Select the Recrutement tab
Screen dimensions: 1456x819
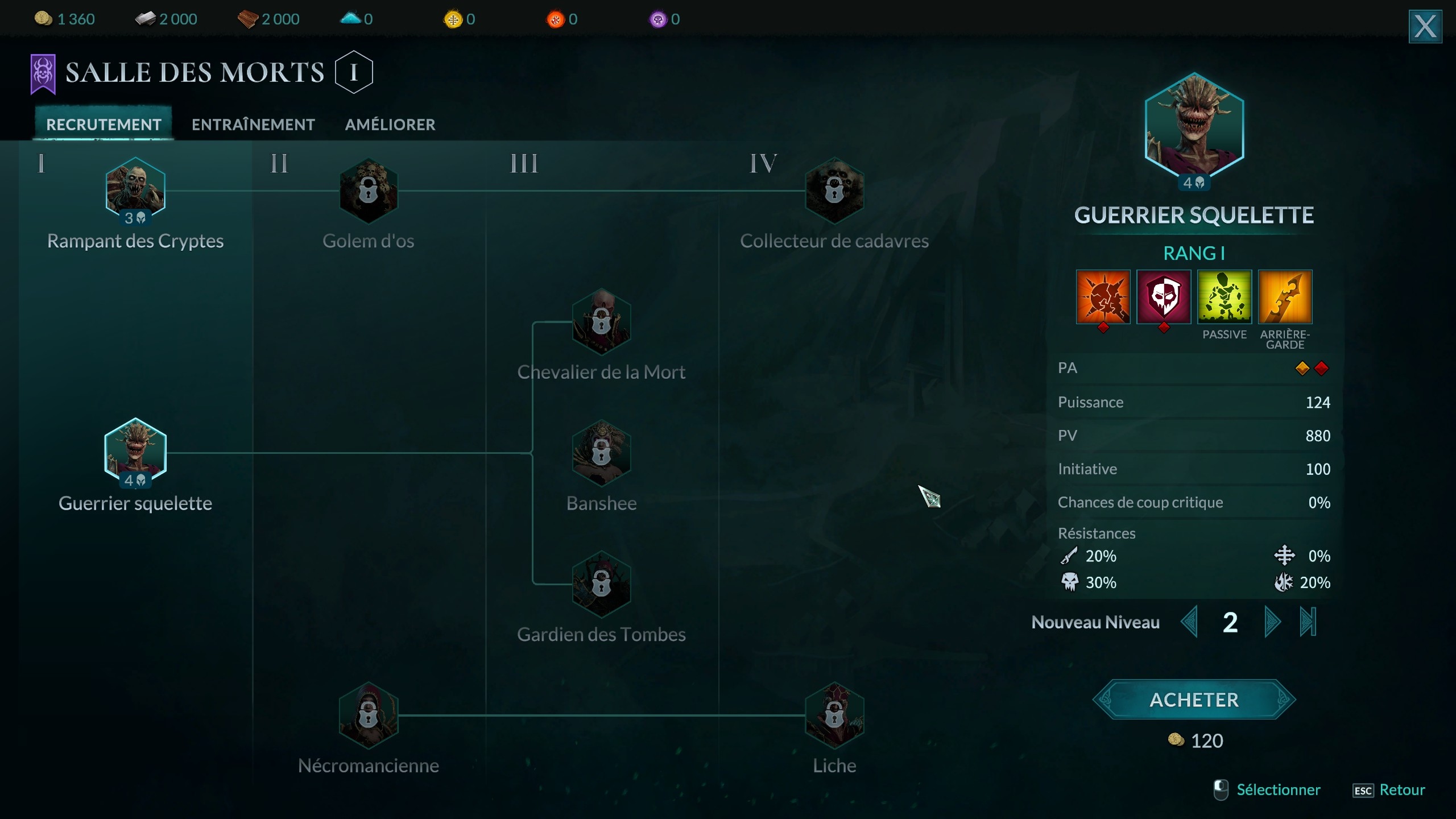click(x=104, y=125)
